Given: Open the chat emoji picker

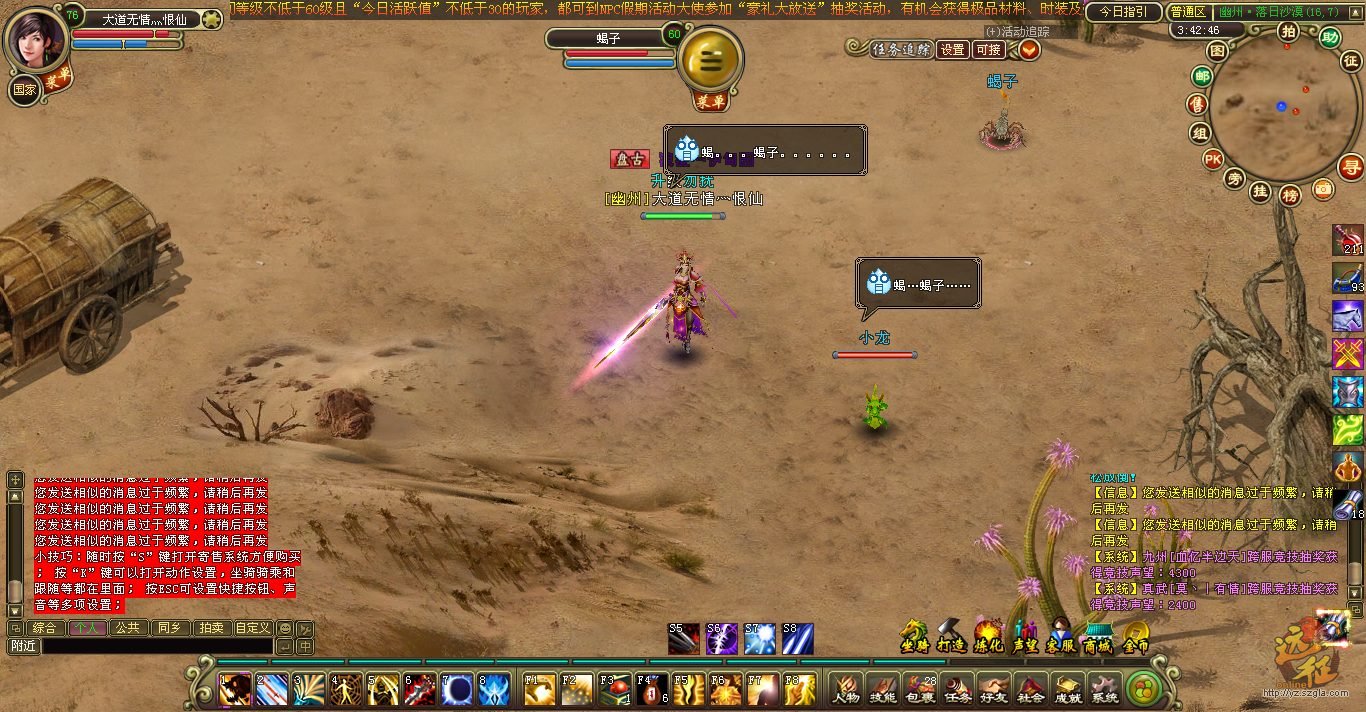Looking at the screenshot, I should [285, 628].
